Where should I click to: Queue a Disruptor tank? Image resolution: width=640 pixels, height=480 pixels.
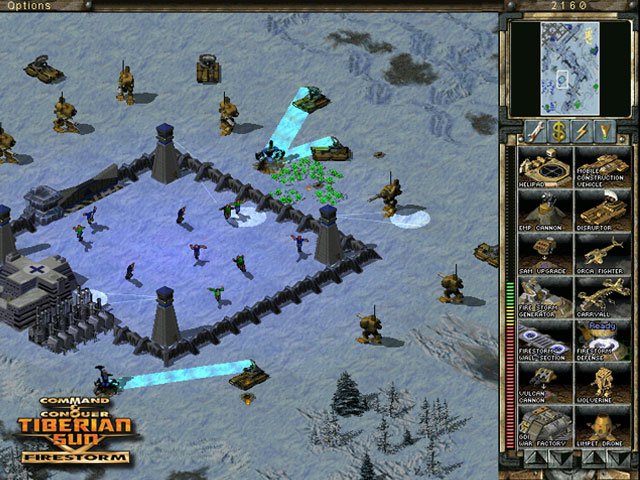point(601,210)
